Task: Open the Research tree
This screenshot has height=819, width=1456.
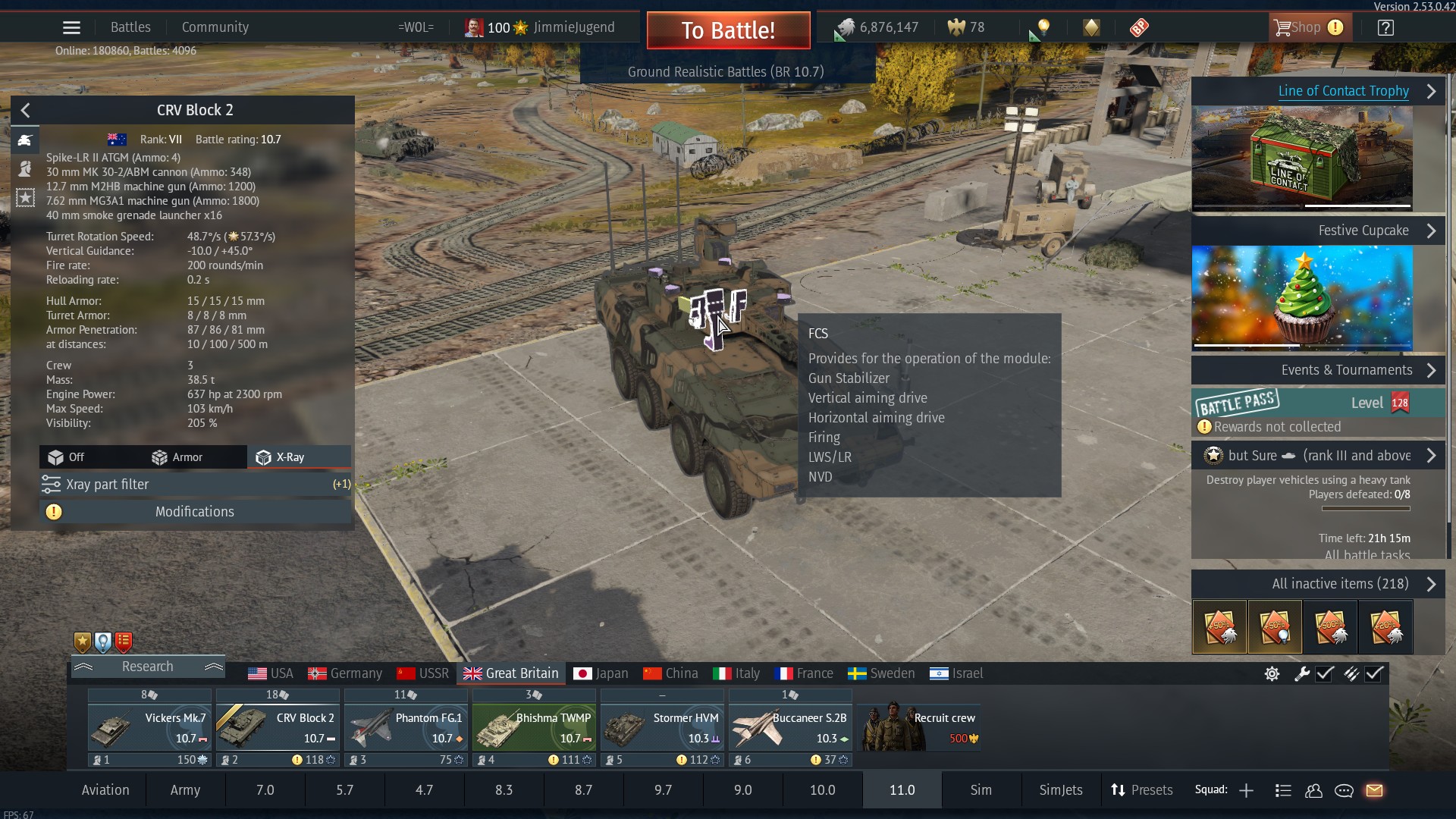Action: click(x=148, y=667)
